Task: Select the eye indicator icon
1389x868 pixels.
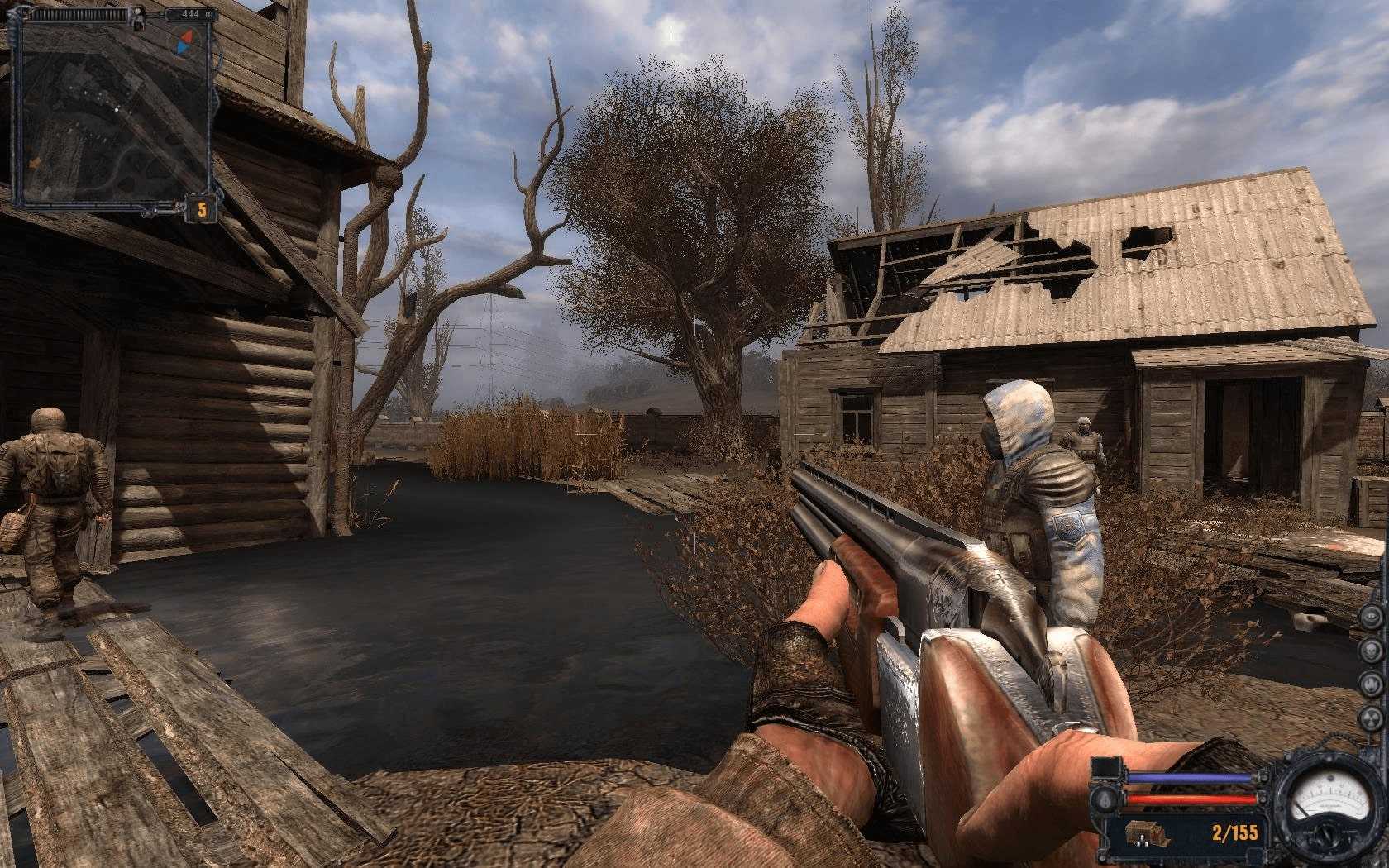Action: click(1372, 618)
